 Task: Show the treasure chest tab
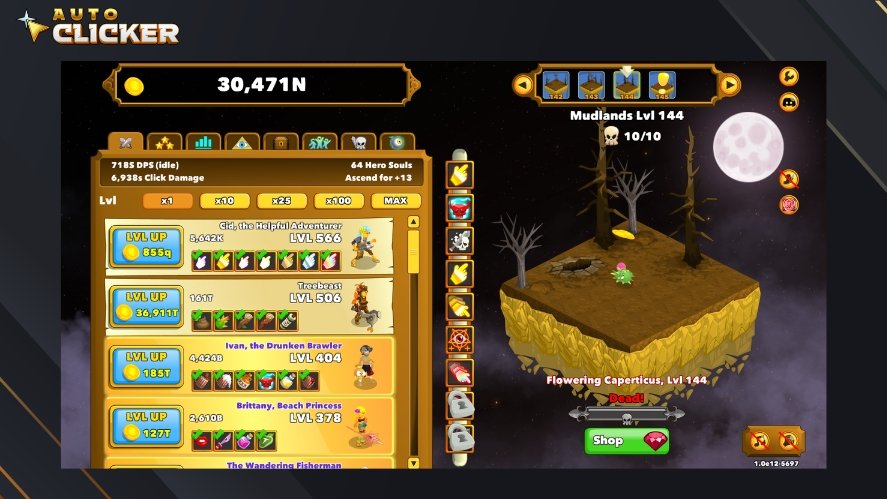pos(281,144)
